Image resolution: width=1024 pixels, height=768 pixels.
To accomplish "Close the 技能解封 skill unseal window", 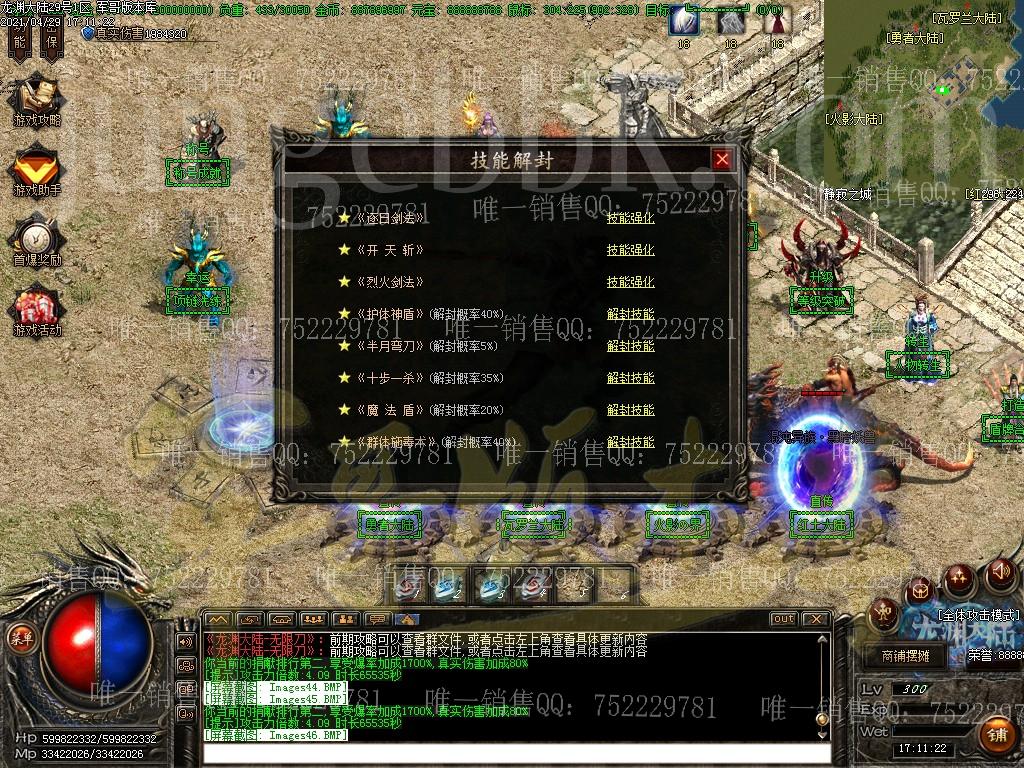I will pyautogui.click(x=722, y=160).
